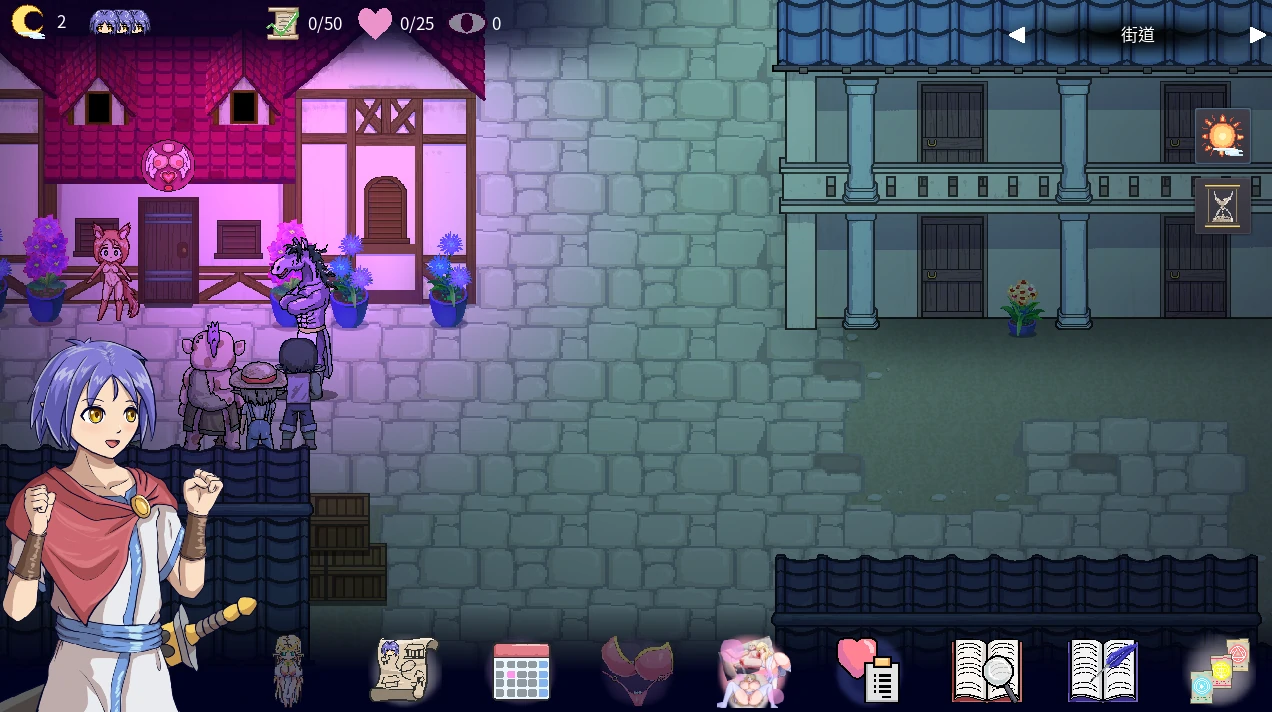
Task: Open the book with magnifying glass
Action: [986, 670]
